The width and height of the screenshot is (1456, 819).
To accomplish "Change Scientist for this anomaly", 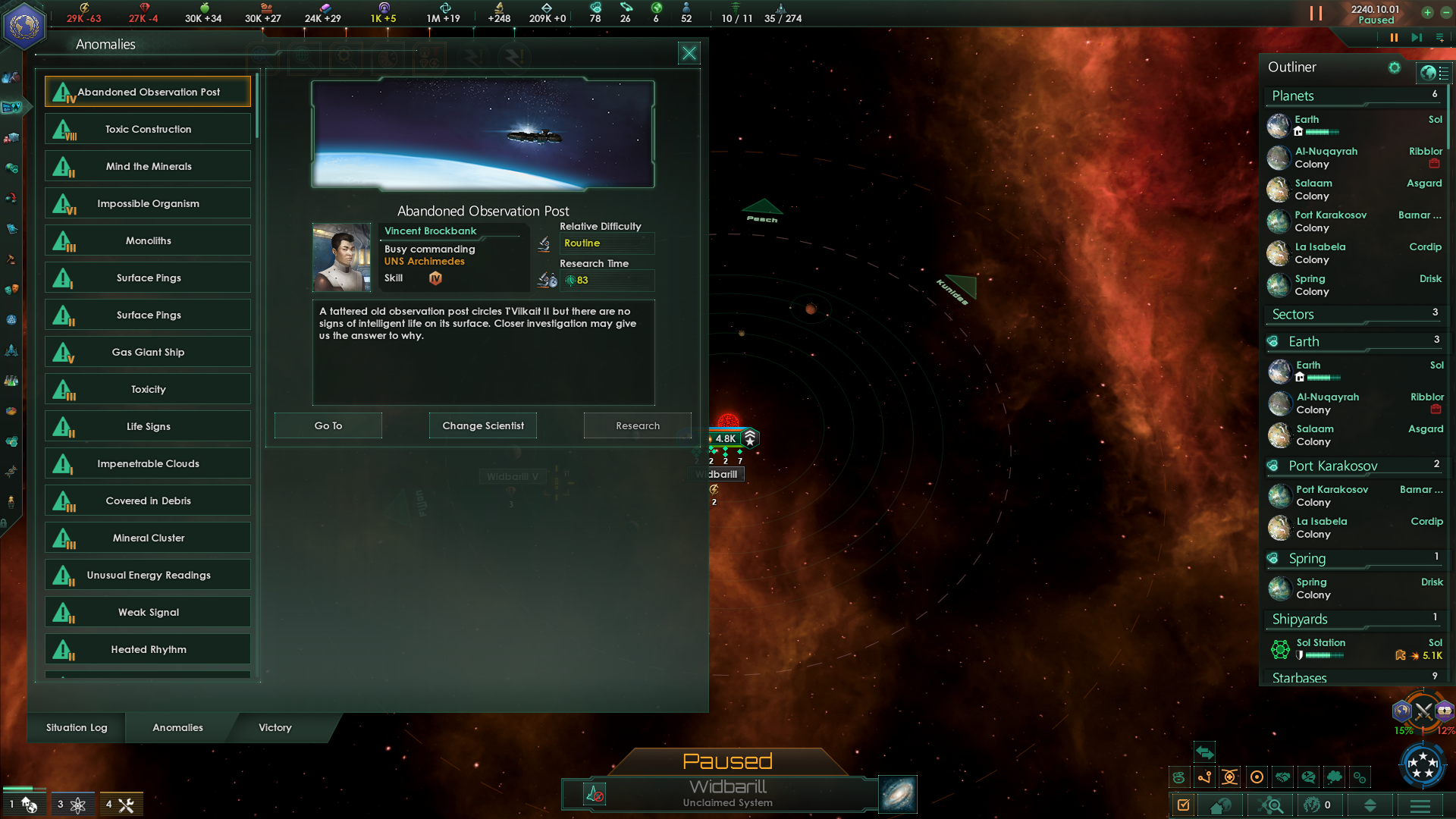I will 483,425.
